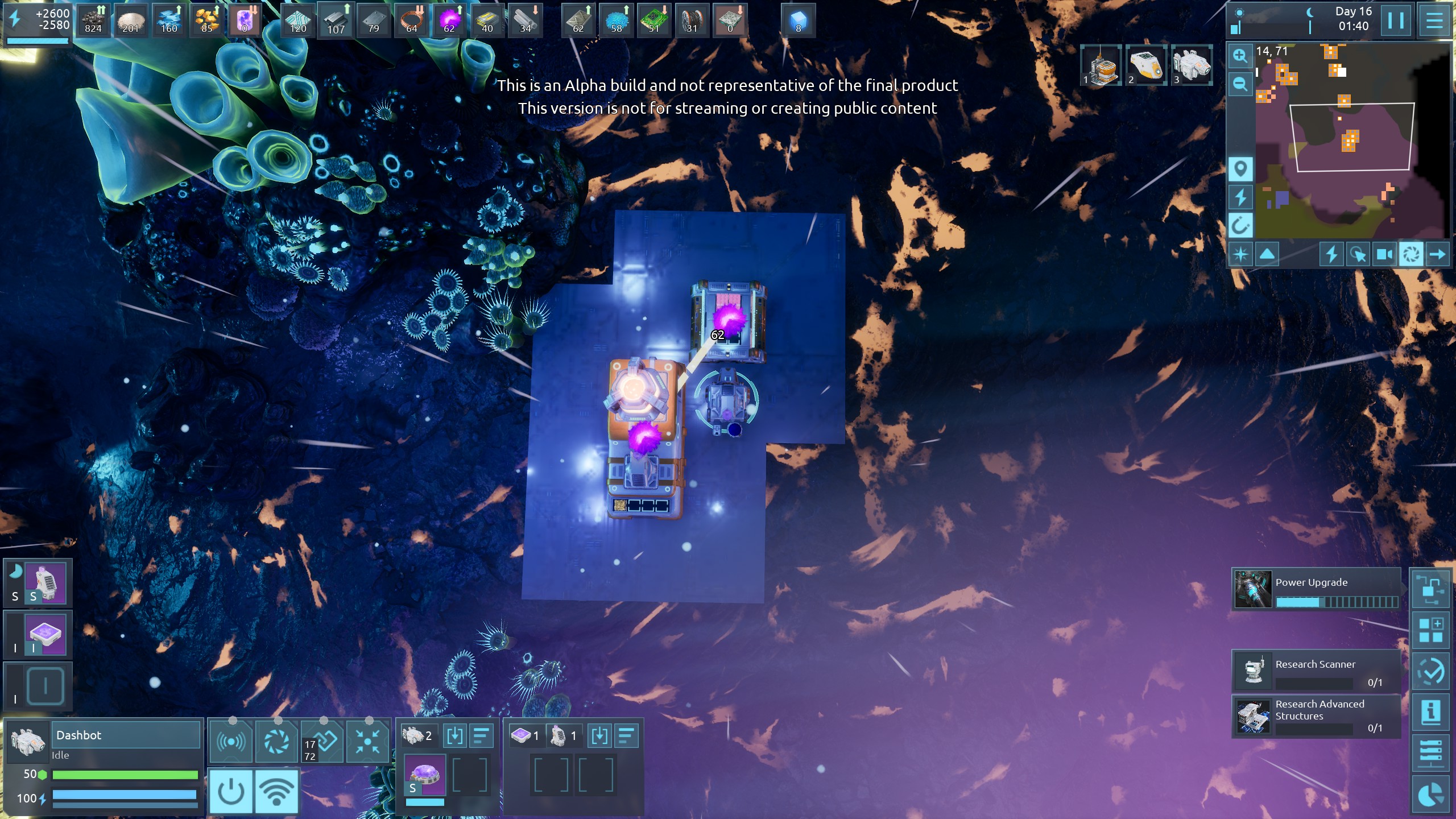Open the Research Scanner objective
Screen dimensions: 1456x819
[1315, 672]
